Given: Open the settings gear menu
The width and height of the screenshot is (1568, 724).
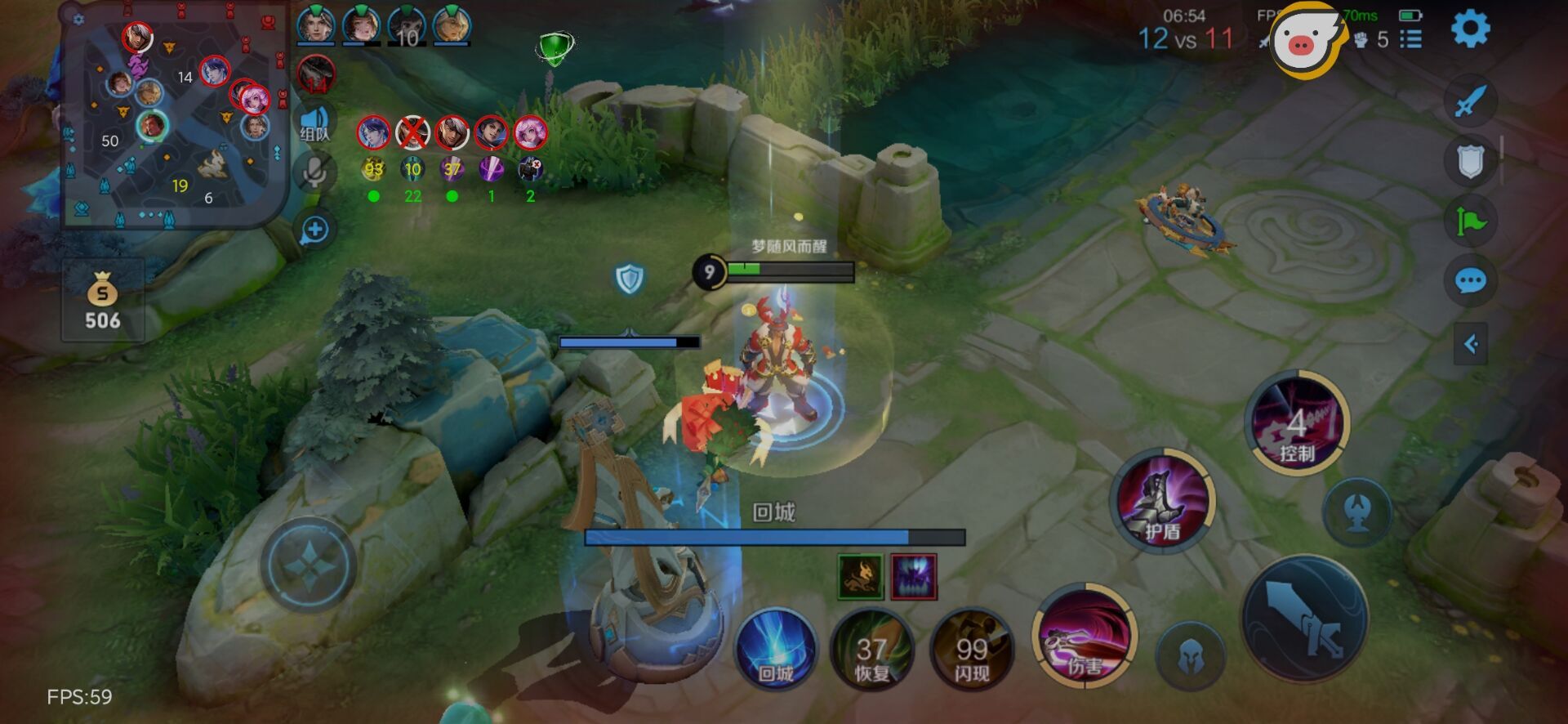Looking at the screenshot, I should point(1470,29).
